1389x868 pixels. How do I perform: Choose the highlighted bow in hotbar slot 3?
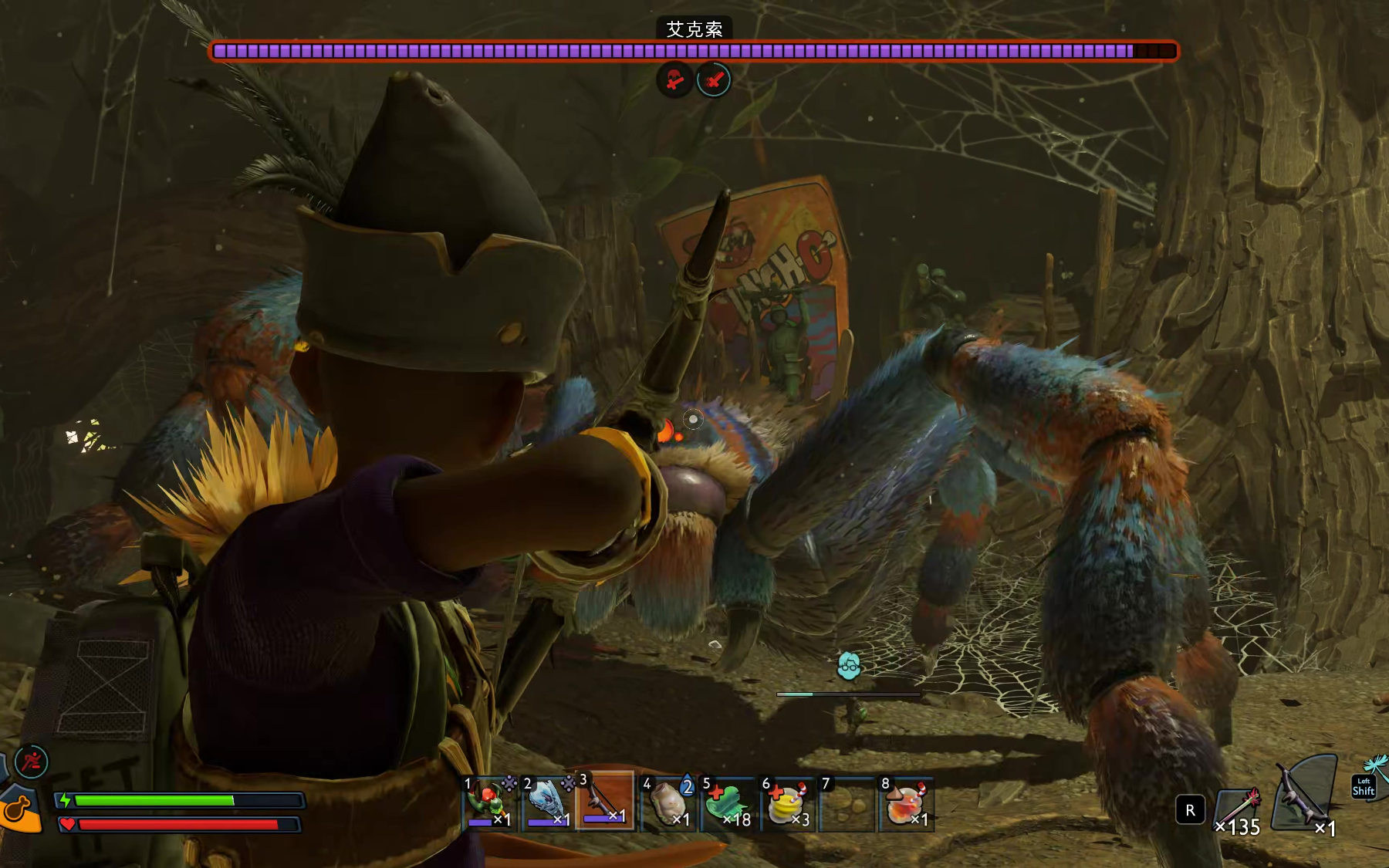tap(606, 802)
